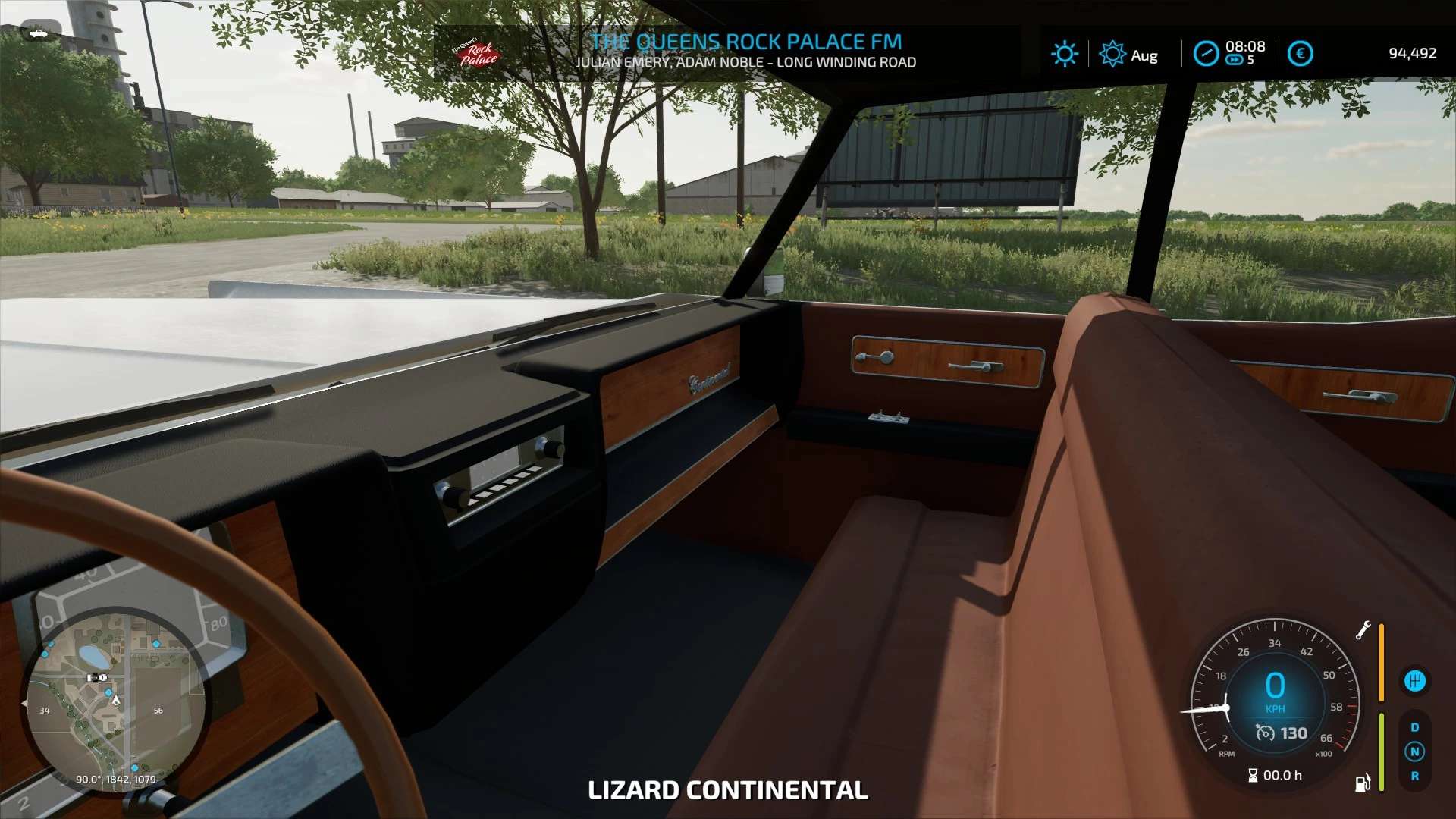Open the August weather forecast icon
The width and height of the screenshot is (1456, 819).
pyautogui.click(x=1112, y=54)
